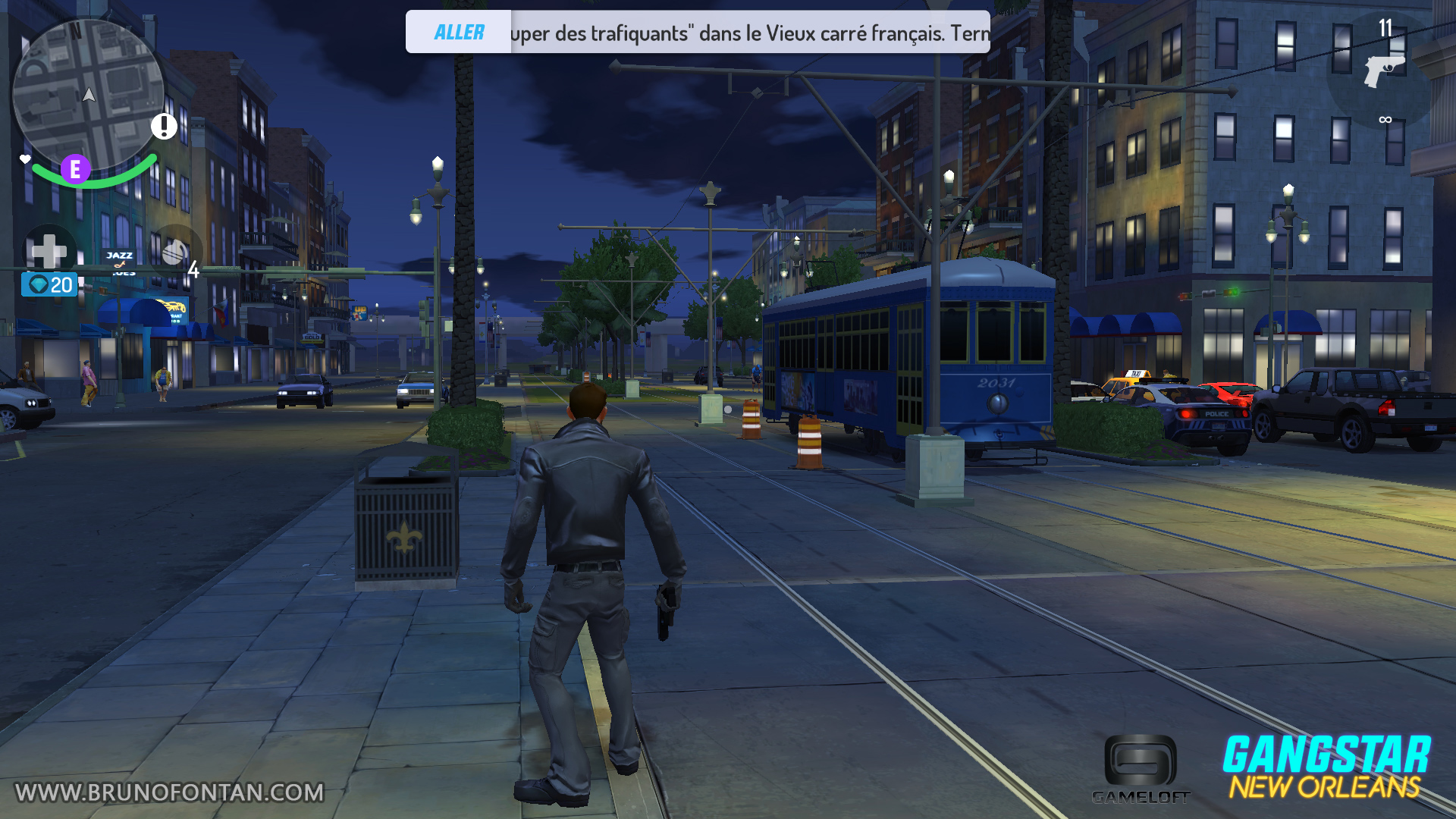Throw a grenade with the grenade icon
1456x819 pixels.
tap(175, 253)
